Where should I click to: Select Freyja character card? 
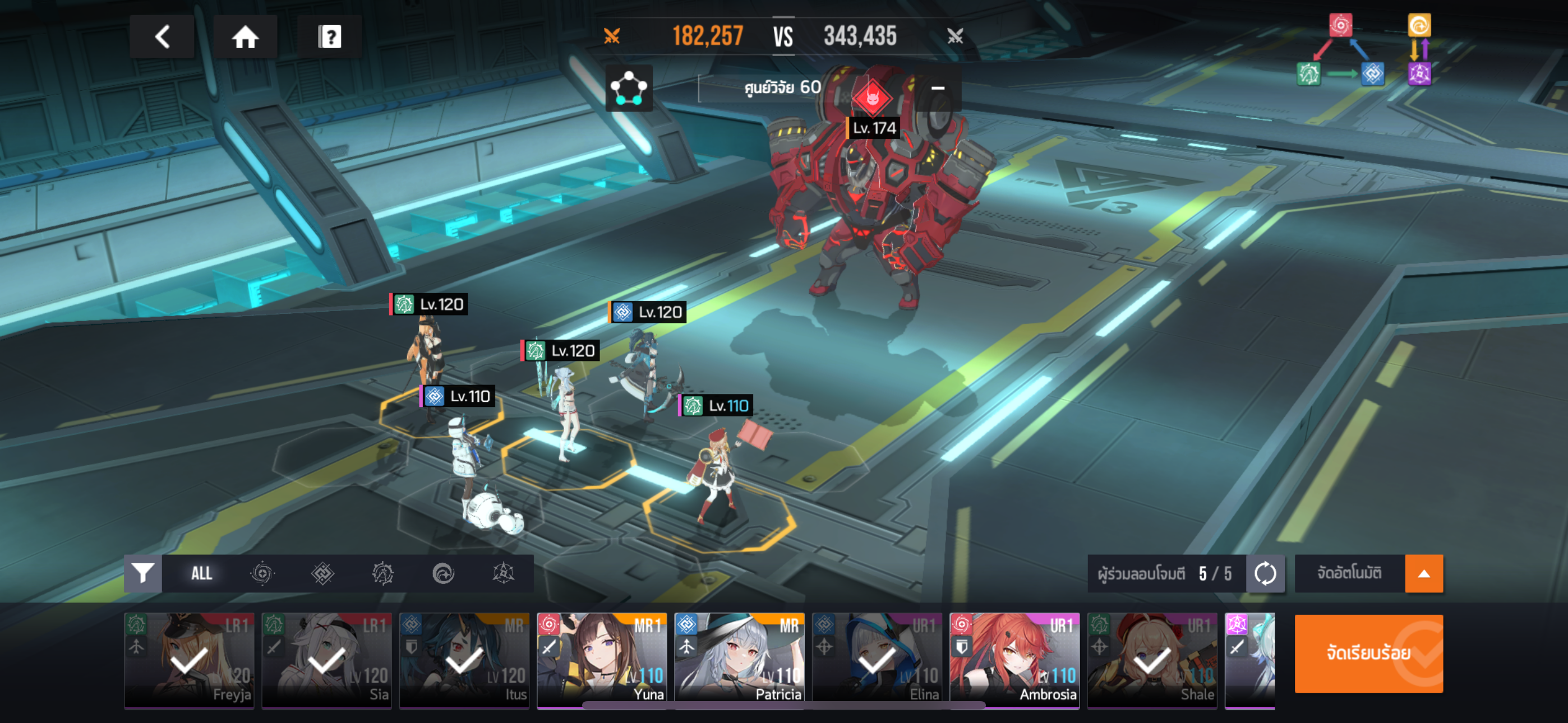click(190, 660)
